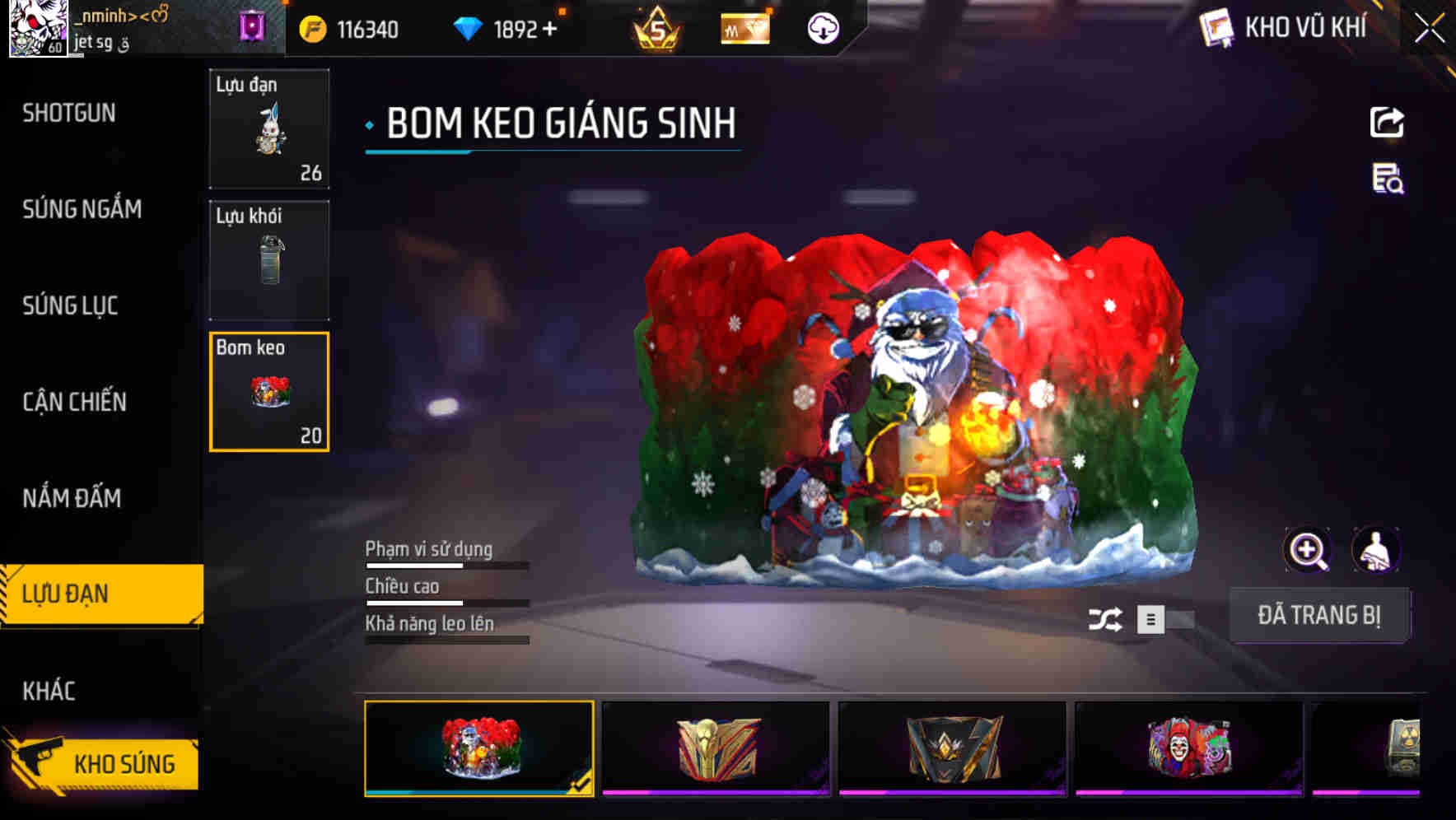Select the Lựu khói smoke grenade item
Screen dimensions: 1456x820
[x=269, y=259]
